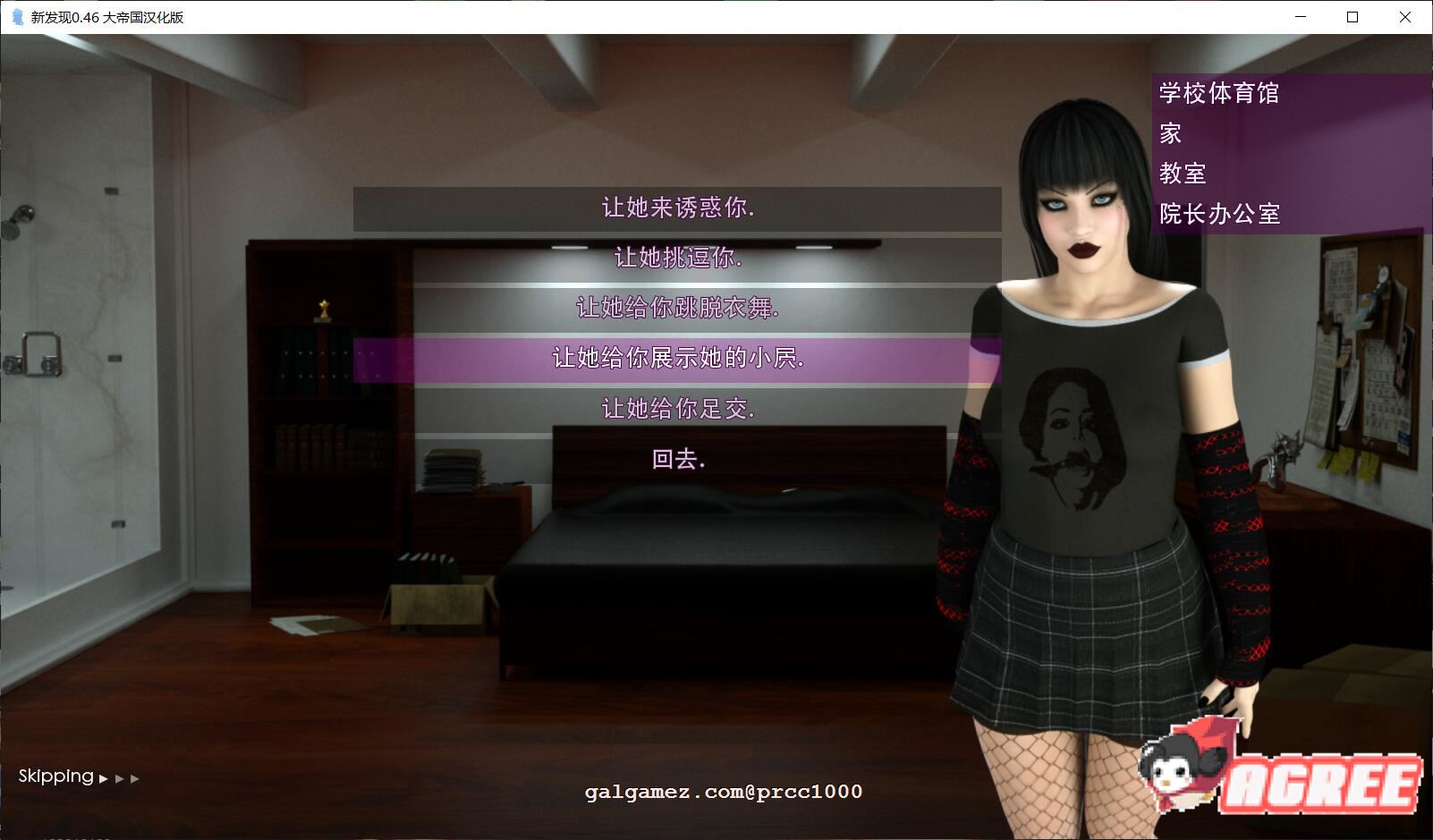The width and height of the screenshot is (1433, 840).
Task: Choose the 回去 option to go back
Action: tap(677, 461)
